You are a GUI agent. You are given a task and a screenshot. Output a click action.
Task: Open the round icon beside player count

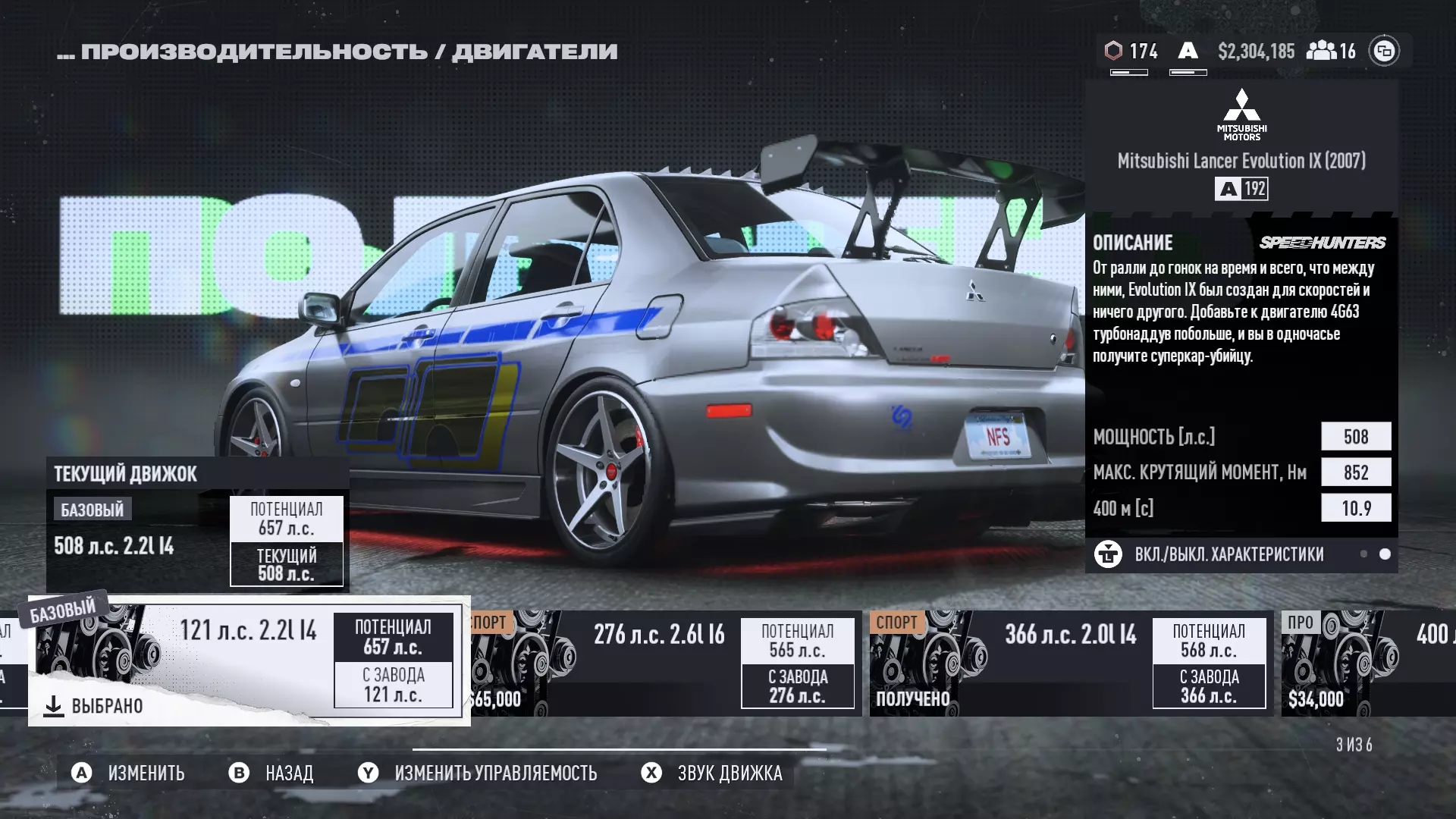pyautogui.click(x=1384, y=51)
